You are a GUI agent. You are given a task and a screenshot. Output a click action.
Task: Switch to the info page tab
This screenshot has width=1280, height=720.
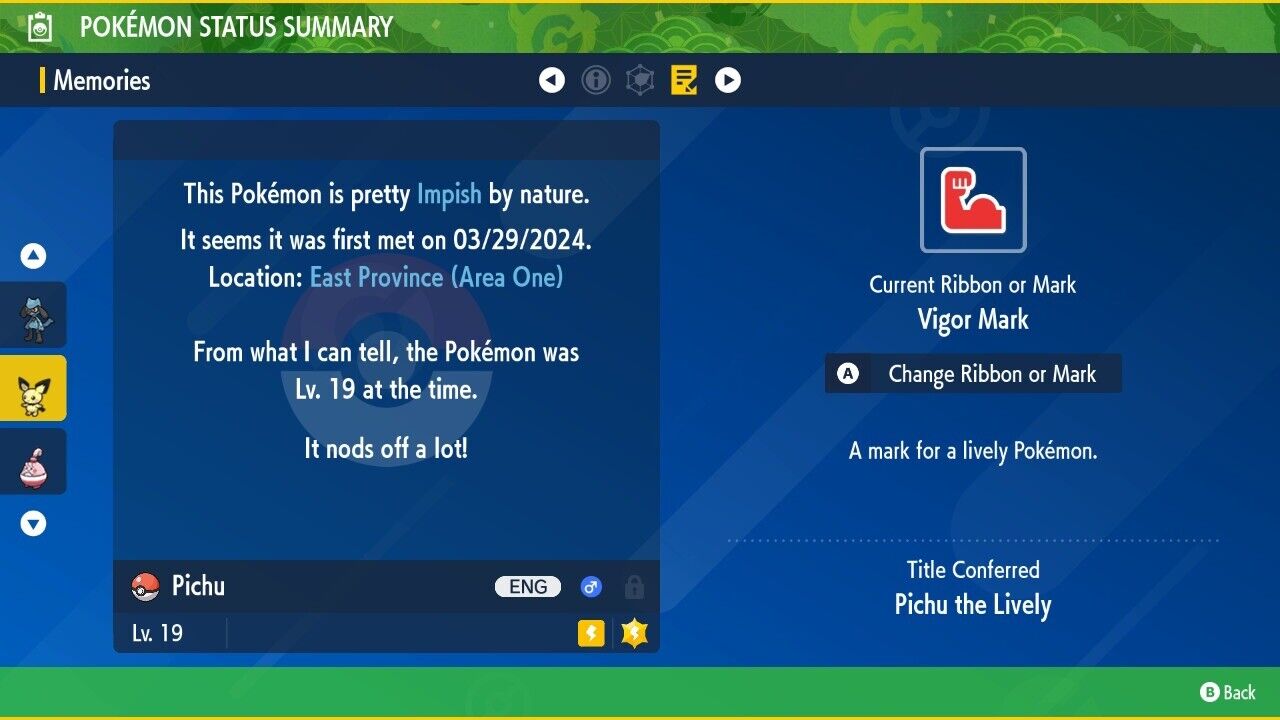596,80
